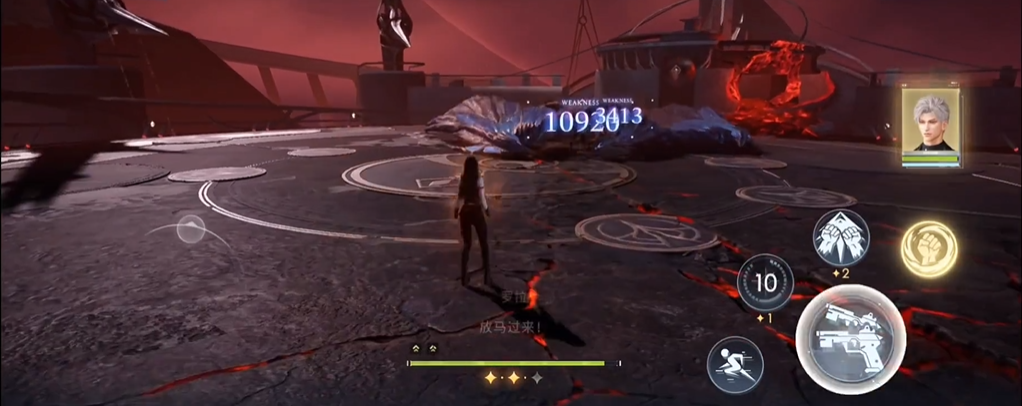
Task: Use the twin fists skill icon
Action: click(x=841, y=239)
